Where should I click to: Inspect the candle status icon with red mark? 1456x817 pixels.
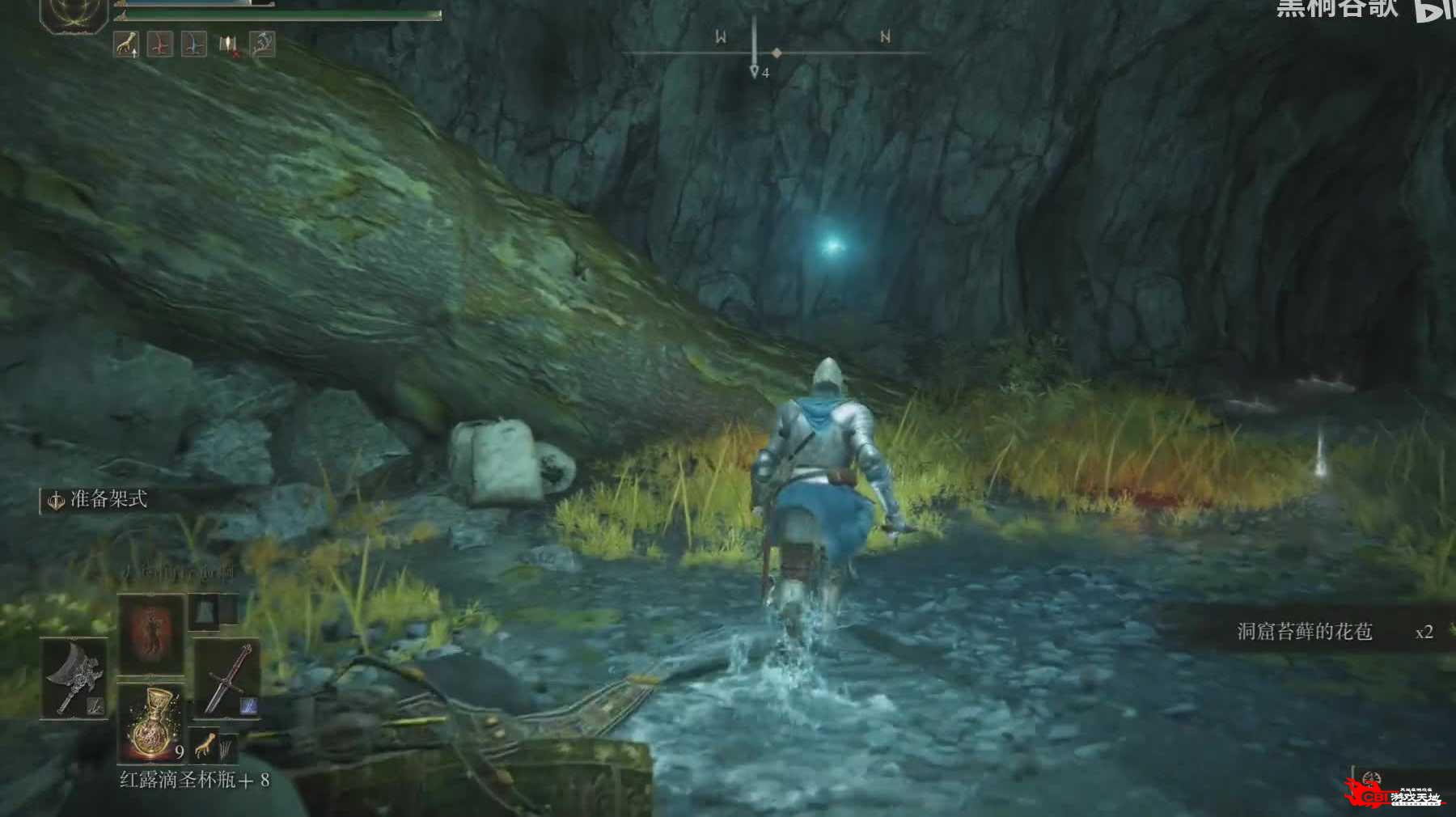click(228, 45)
